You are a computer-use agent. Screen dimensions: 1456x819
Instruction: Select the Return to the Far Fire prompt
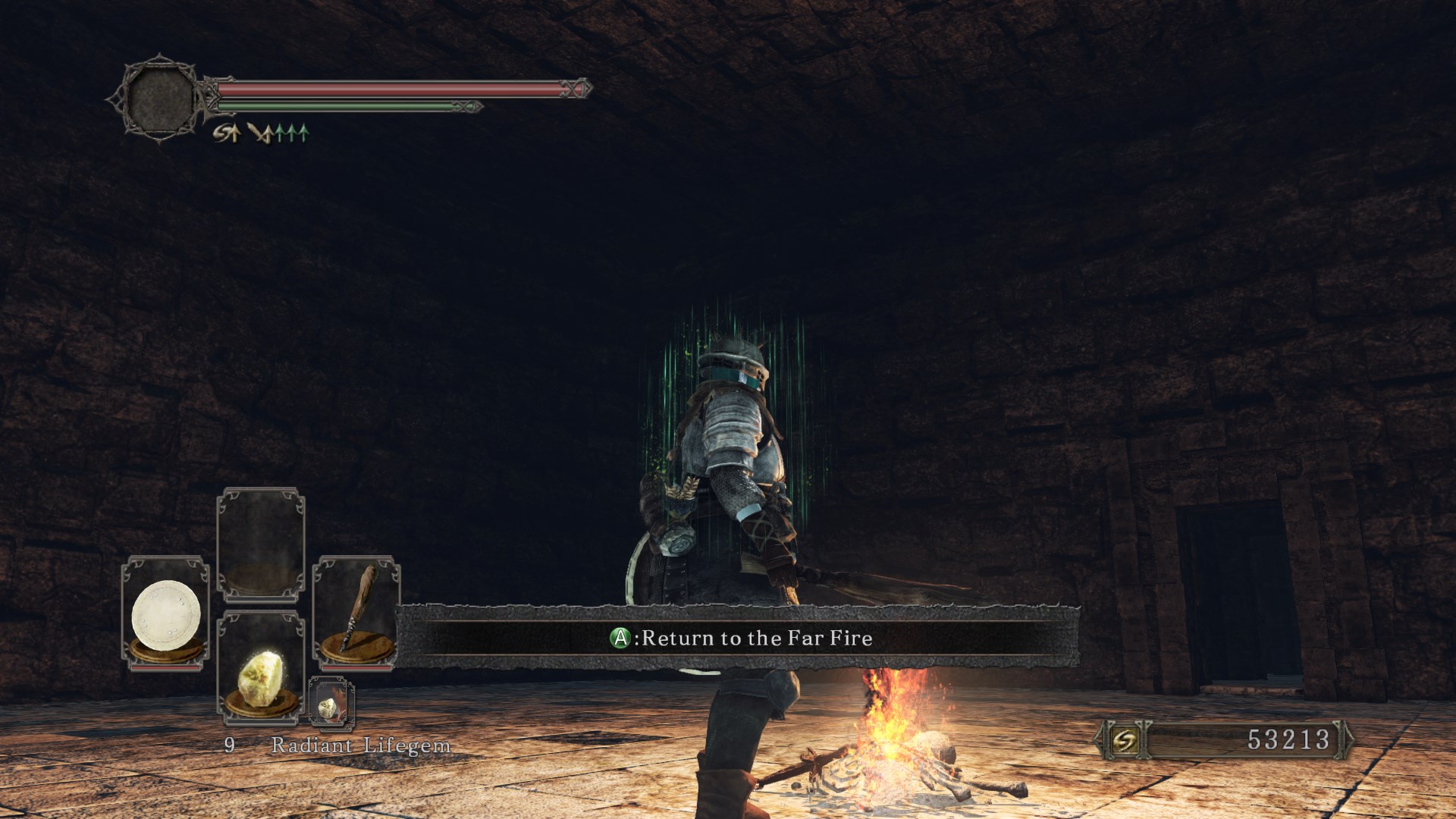coord(741,639)
